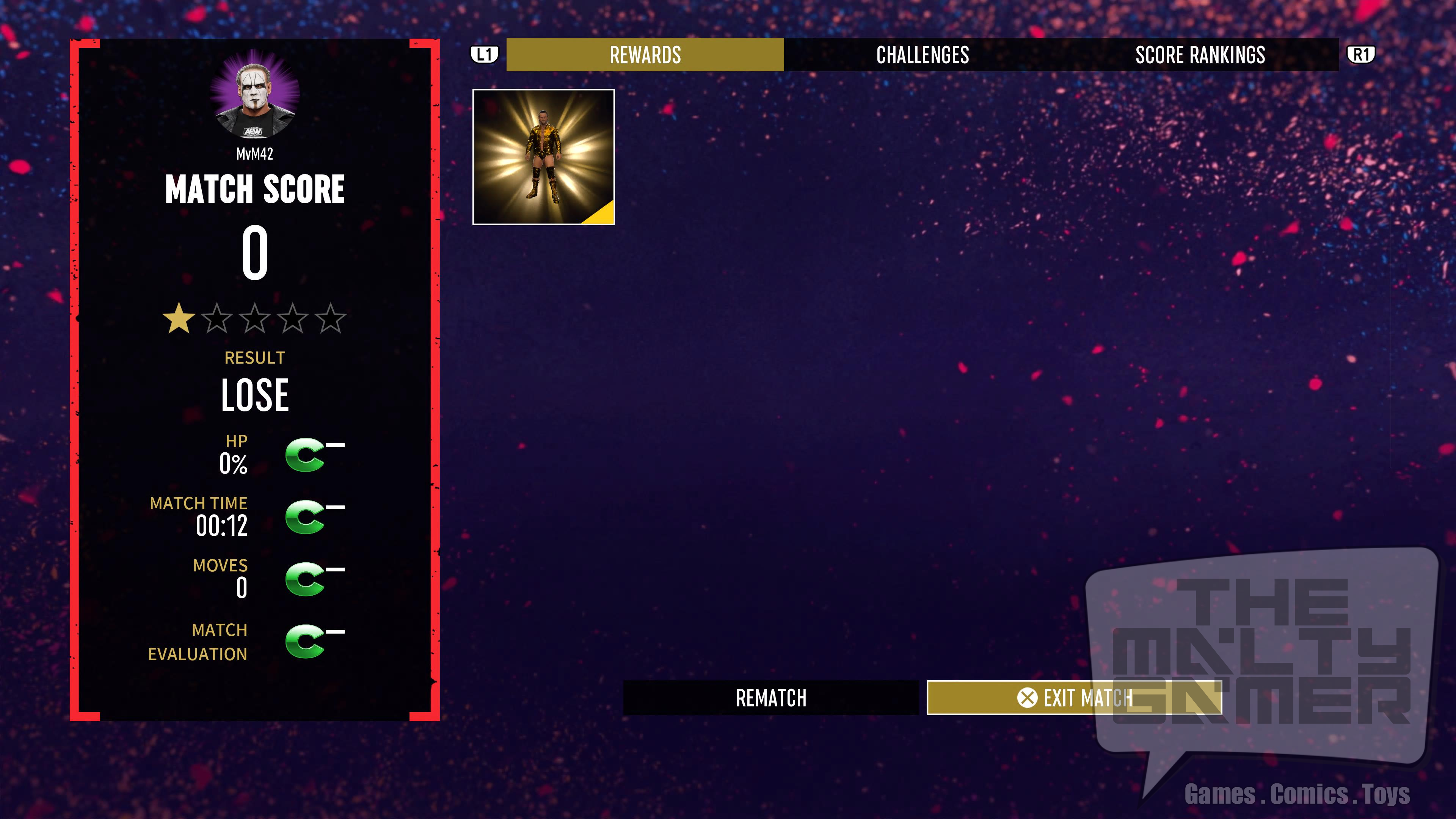Screen dimensions: 1456x819
Task: Choose Rematch to replay the match
Action: [771, 698]
